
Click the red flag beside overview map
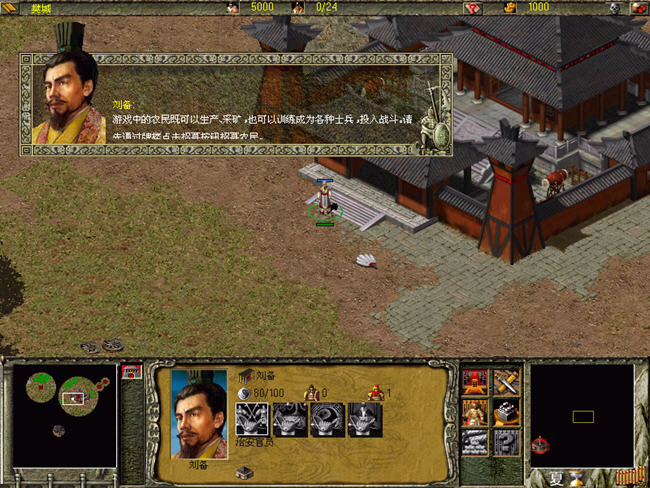tap(130, 371)
